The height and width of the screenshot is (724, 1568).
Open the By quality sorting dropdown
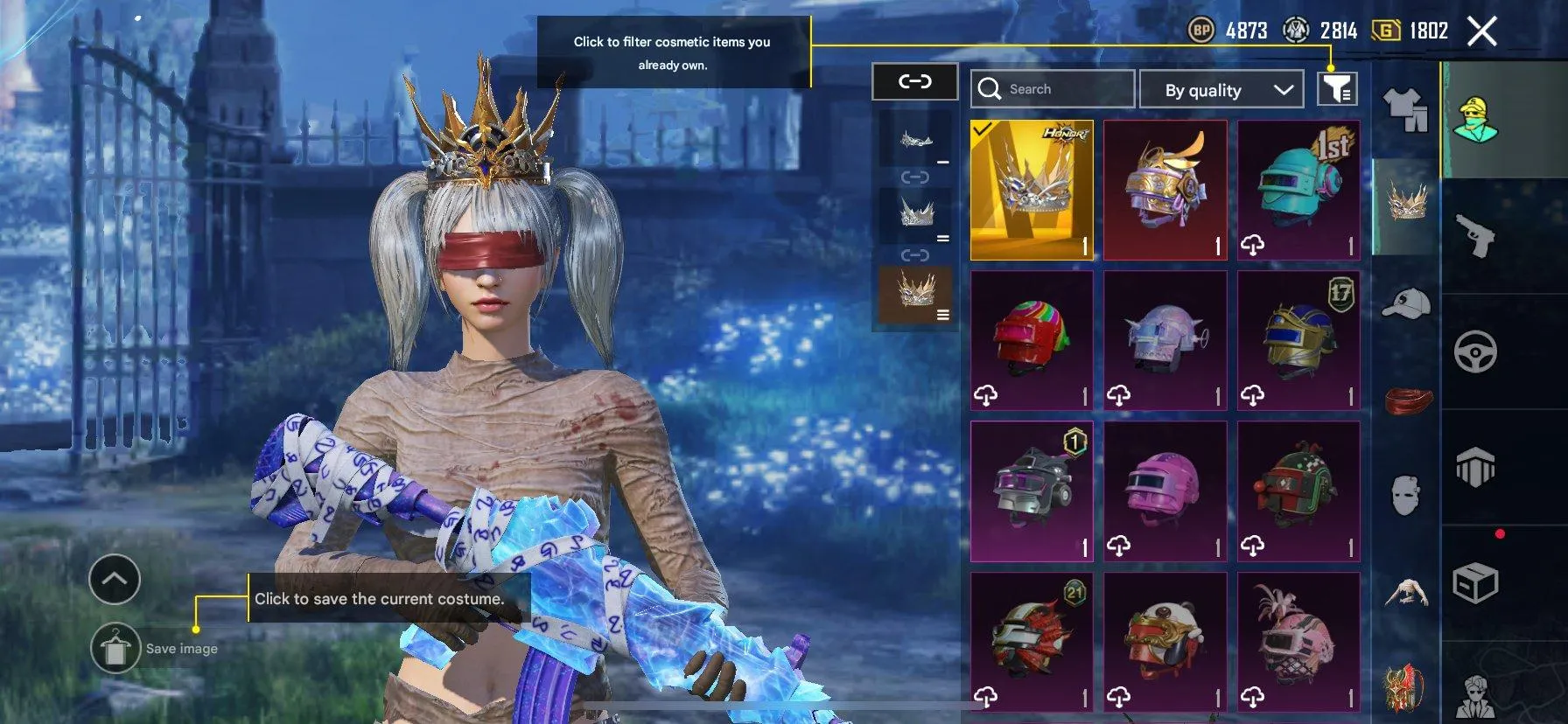click(x=1221, y=89)
